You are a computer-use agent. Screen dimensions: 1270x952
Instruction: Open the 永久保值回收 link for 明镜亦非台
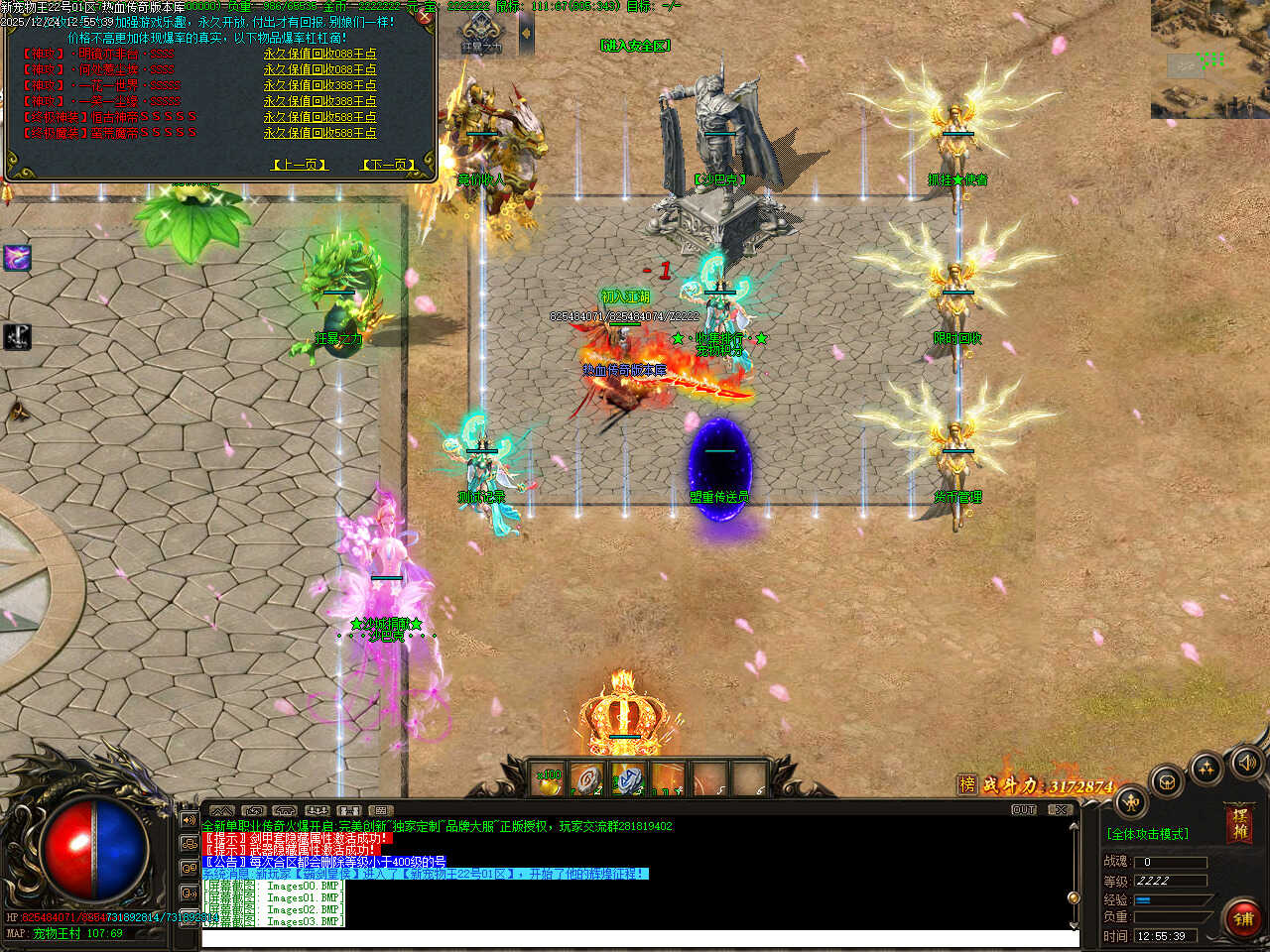(319, 54)
